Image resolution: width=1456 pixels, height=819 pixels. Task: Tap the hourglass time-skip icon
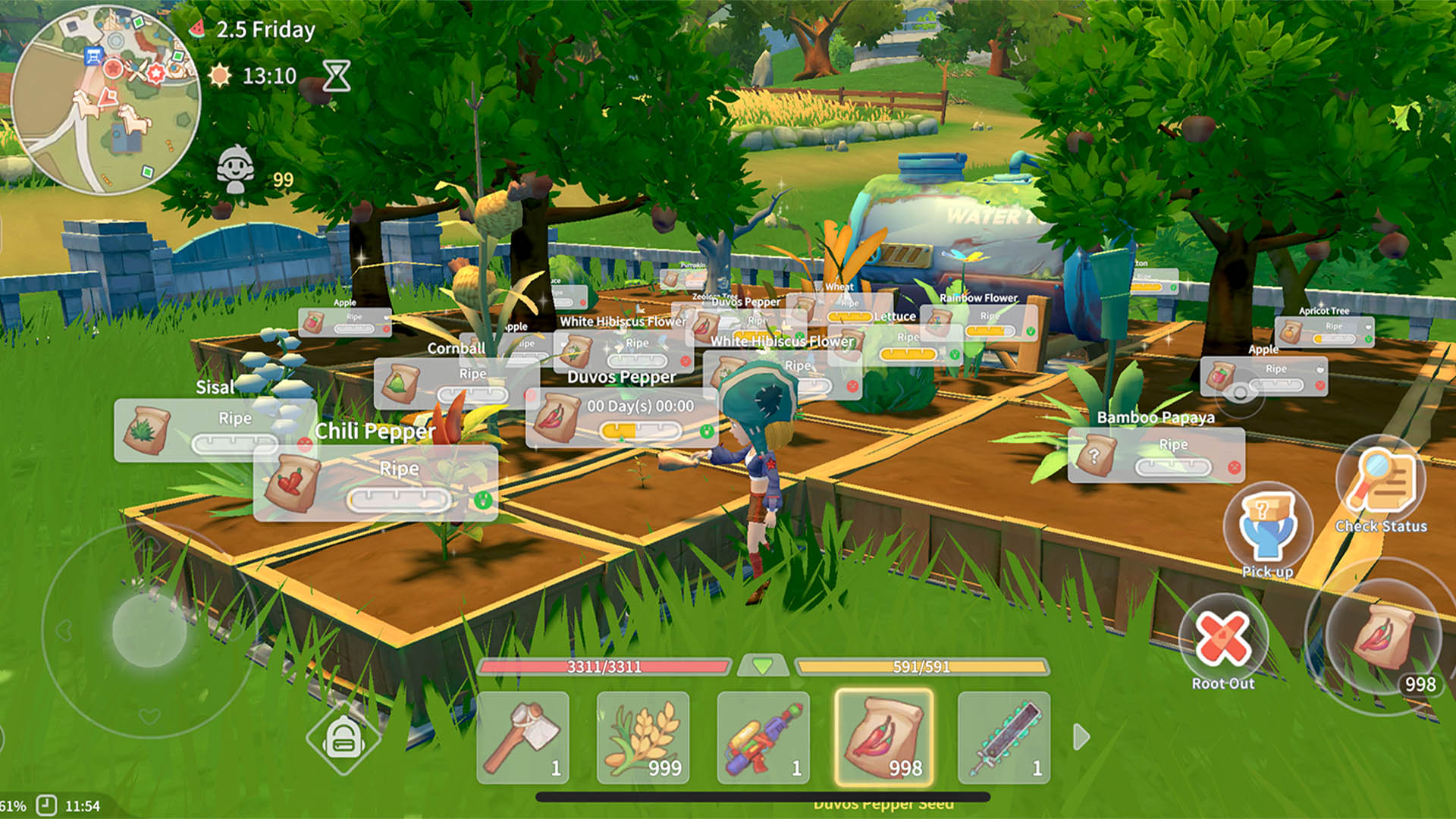pos(336,76)
